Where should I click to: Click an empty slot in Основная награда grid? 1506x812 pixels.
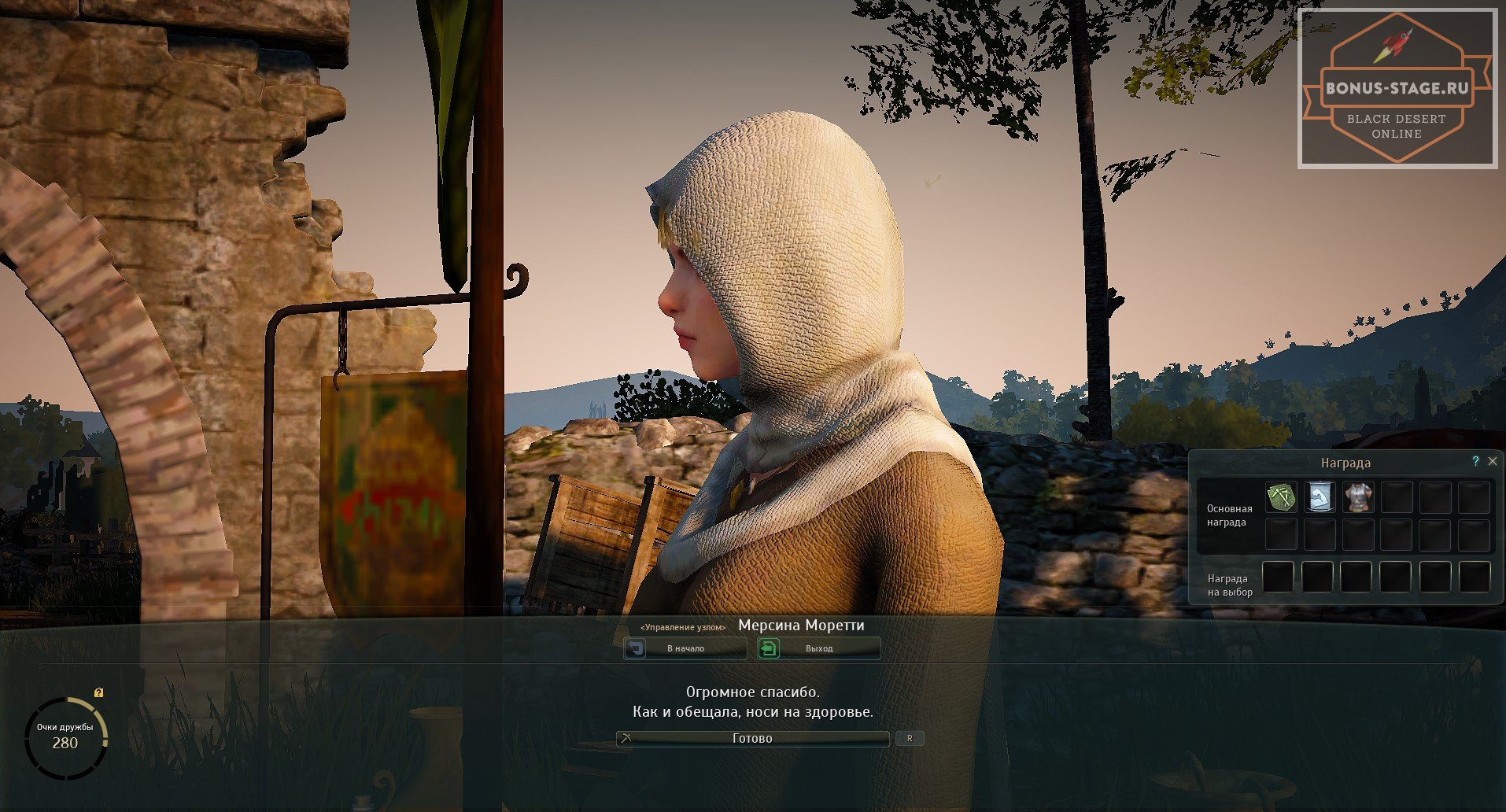pos(1281,535)
